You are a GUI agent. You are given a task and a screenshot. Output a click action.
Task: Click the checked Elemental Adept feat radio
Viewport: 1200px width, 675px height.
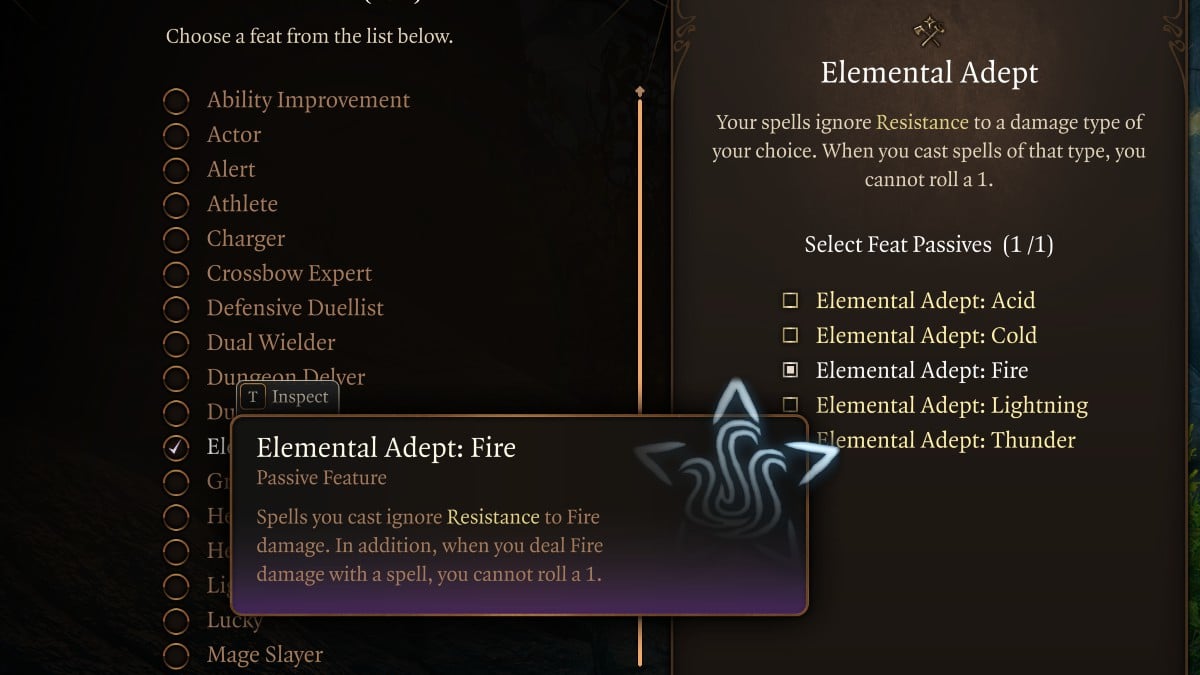176,447
